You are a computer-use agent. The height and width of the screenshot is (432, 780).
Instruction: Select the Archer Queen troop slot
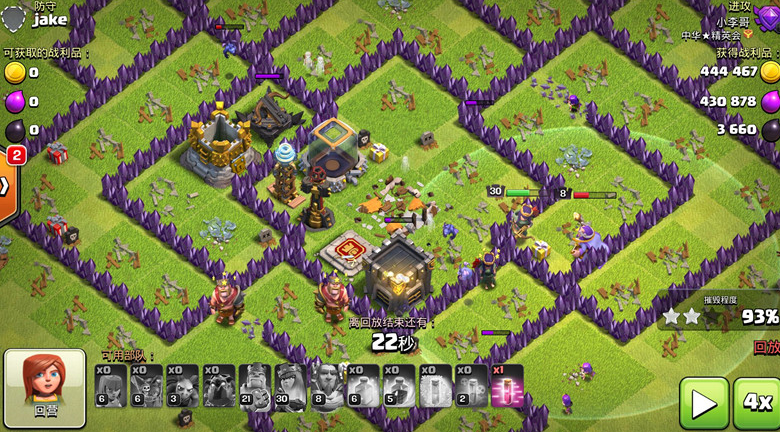pos(290,386)
